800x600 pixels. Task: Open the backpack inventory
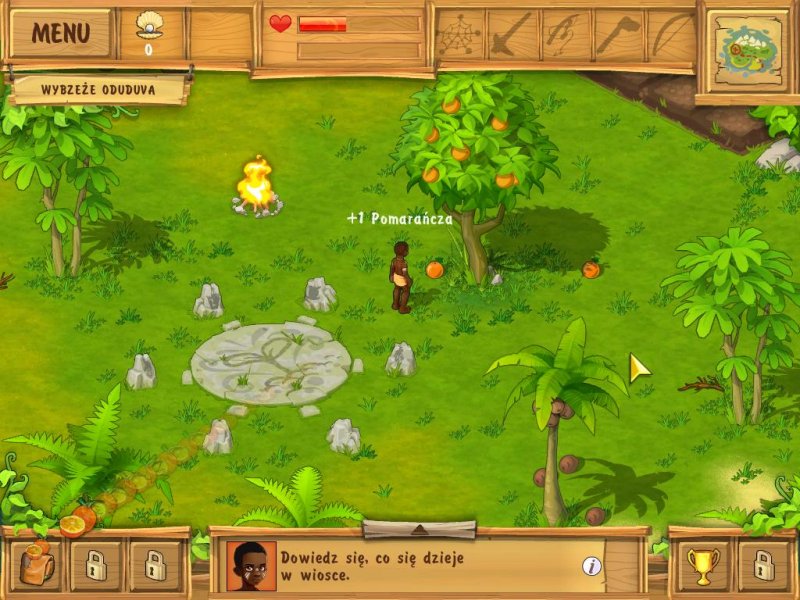[x=38, y=566]
